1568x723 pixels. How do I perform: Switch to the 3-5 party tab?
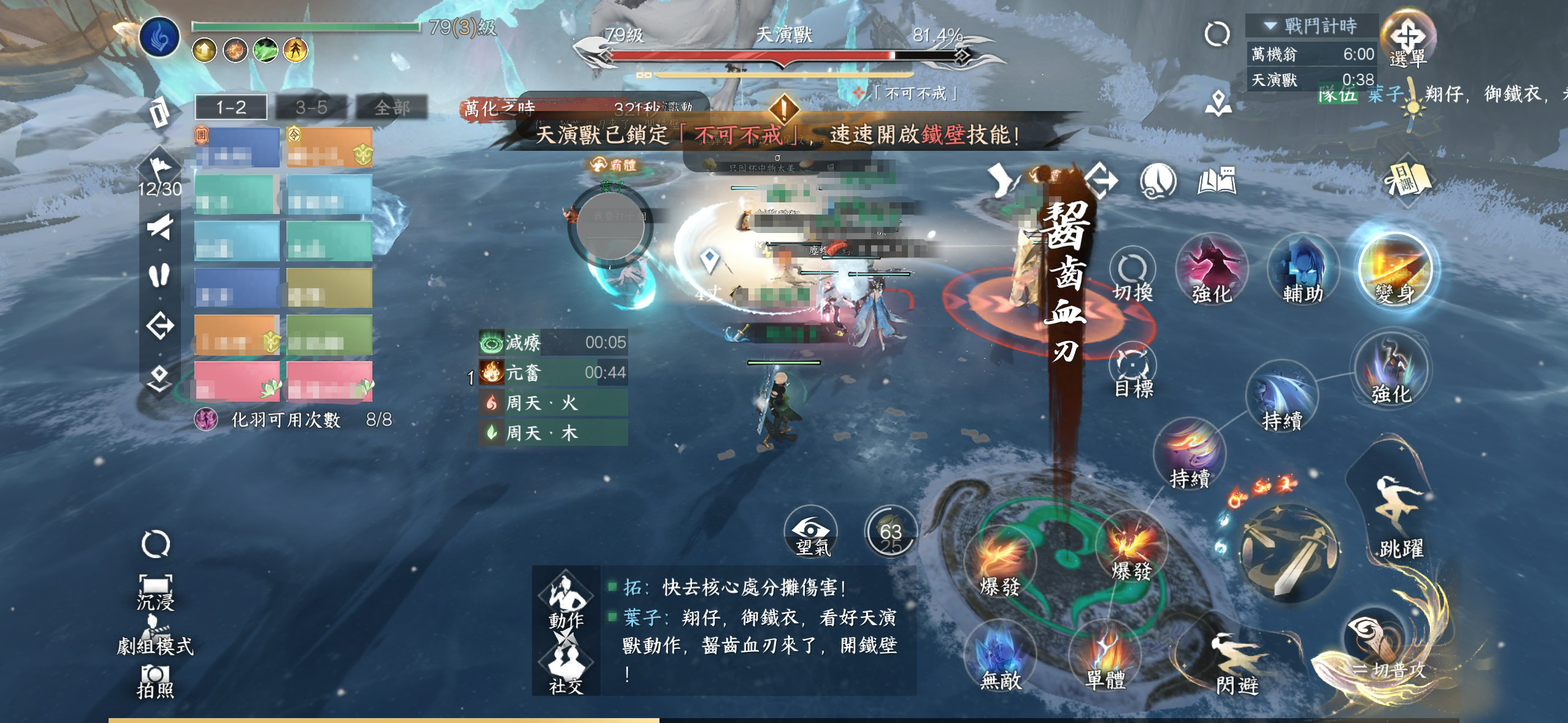311,108
